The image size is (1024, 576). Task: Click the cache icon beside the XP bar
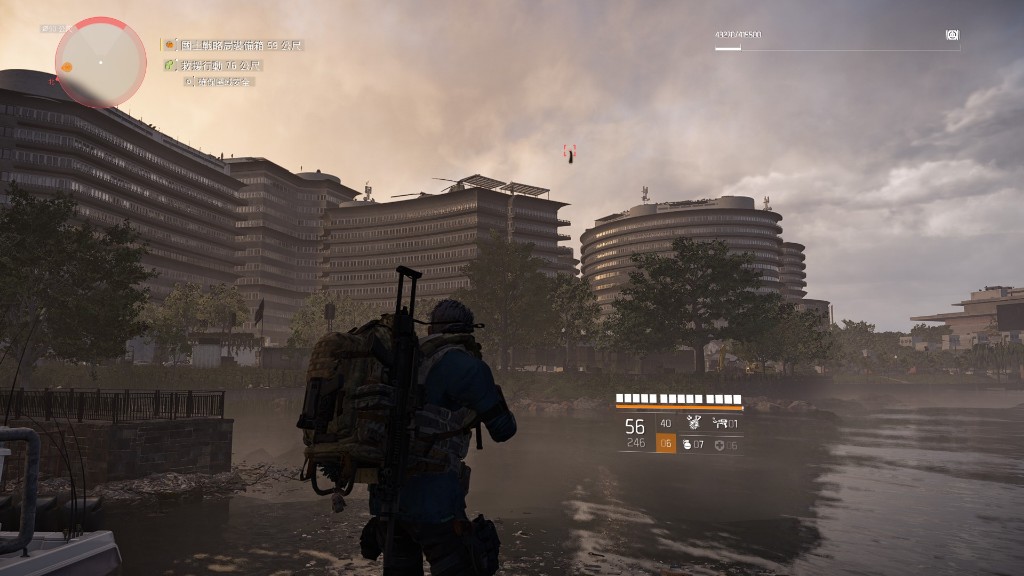pyautogui.click(x=952, y=35)
